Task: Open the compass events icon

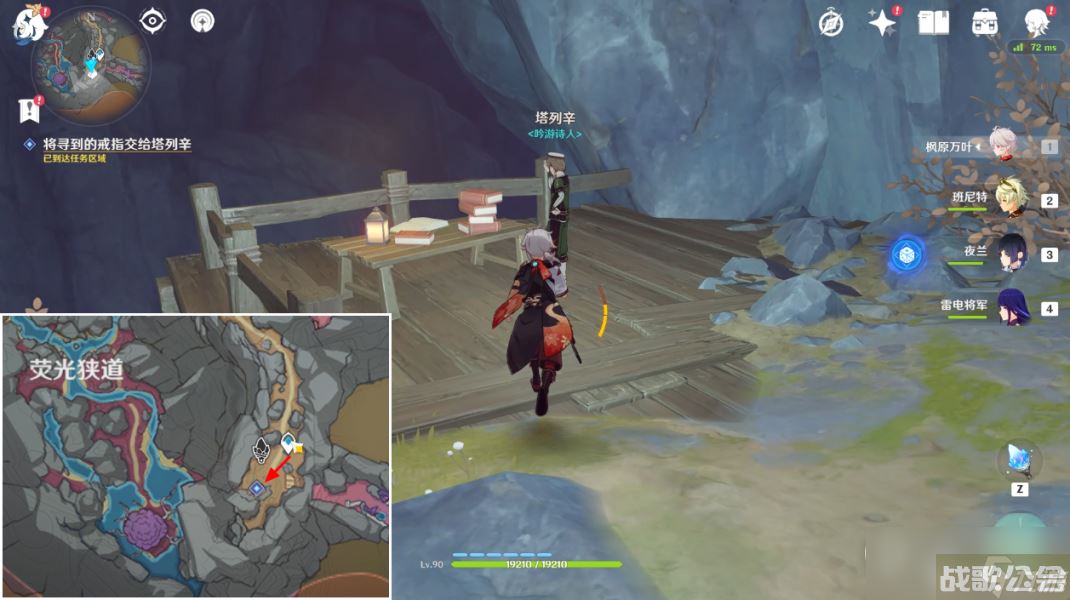Action: click(x=831, y=23)
